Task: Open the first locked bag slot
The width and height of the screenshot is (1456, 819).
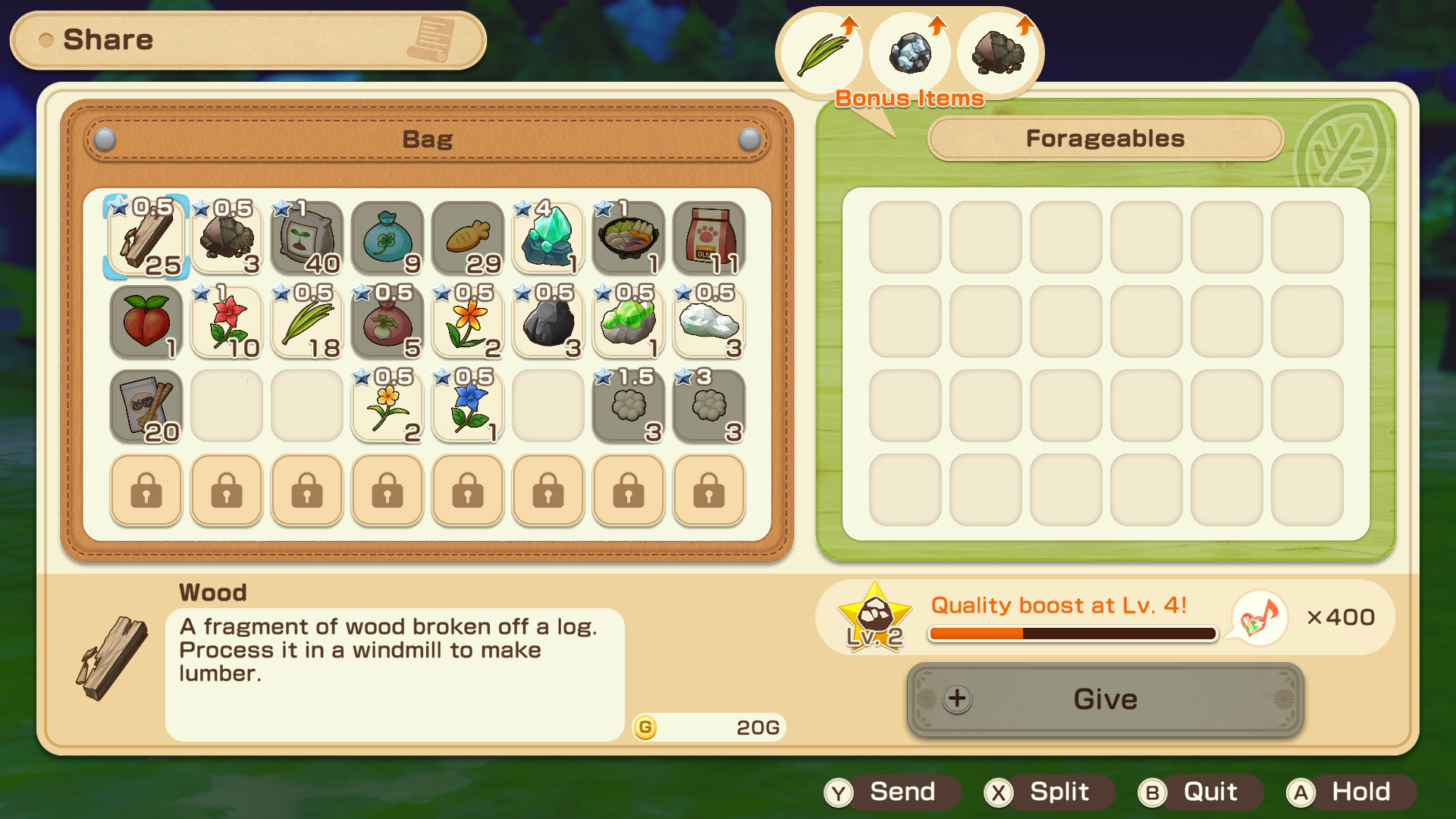Action: [146, 491]
